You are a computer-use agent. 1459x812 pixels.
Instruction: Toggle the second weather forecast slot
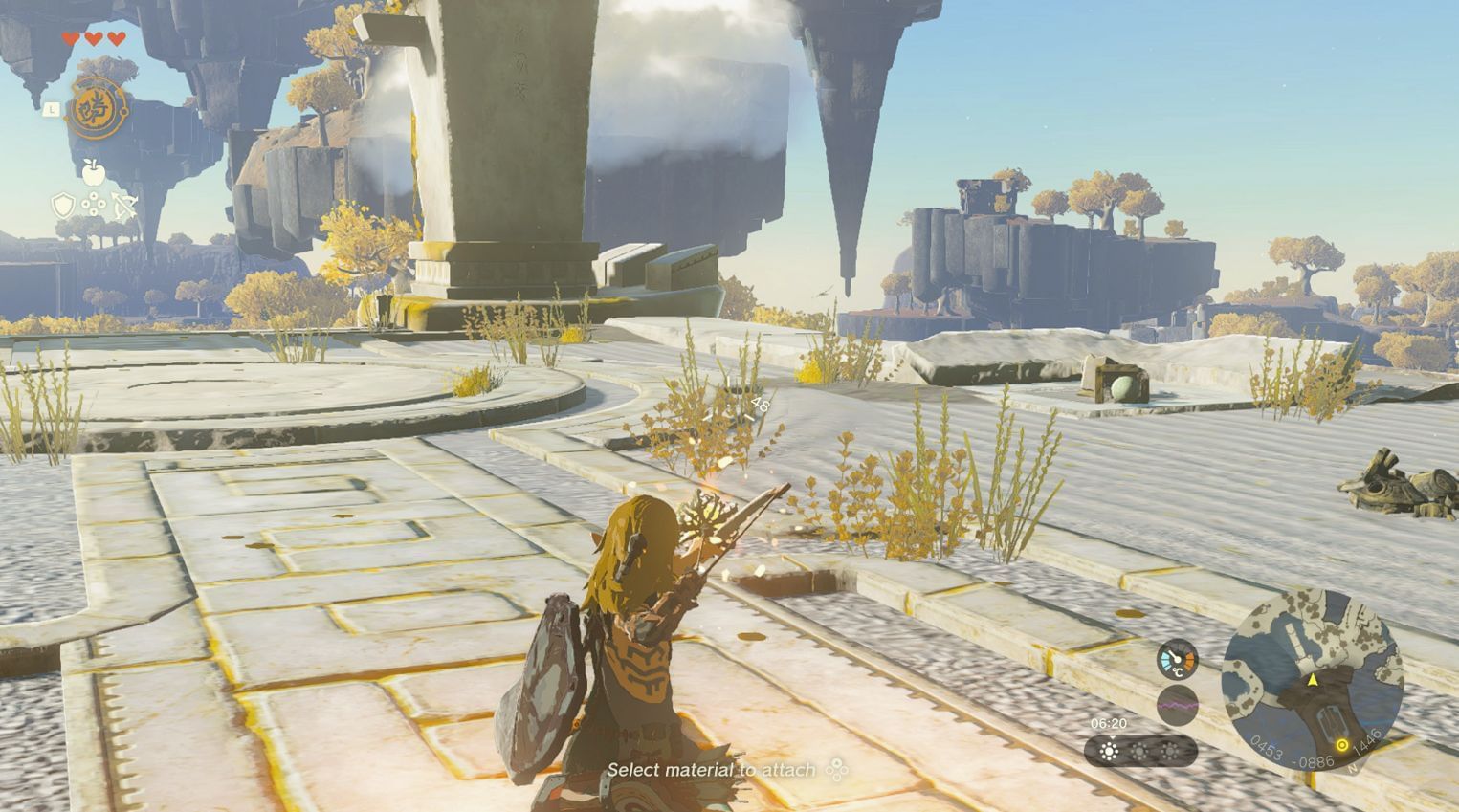click(x=1138, y=750)
